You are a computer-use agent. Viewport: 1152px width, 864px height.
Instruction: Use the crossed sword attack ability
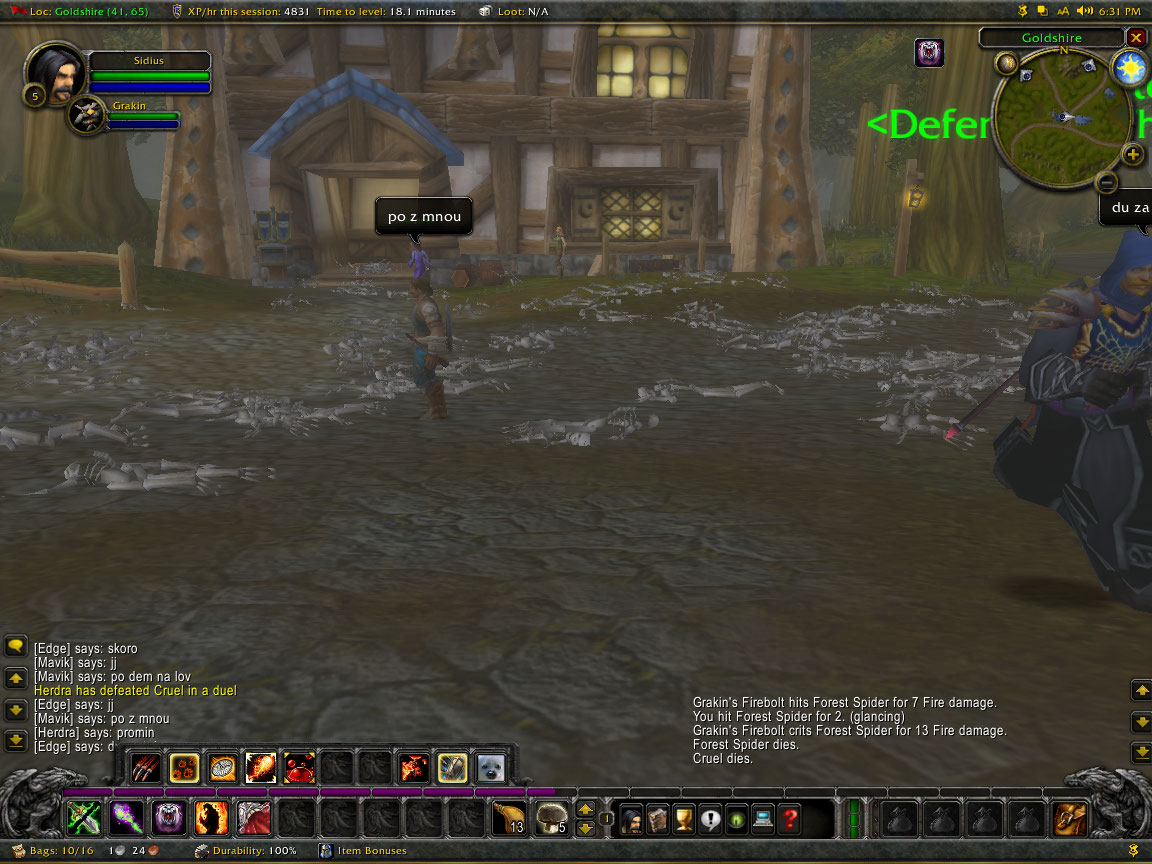pyautogui.click(x=83, y=819)
